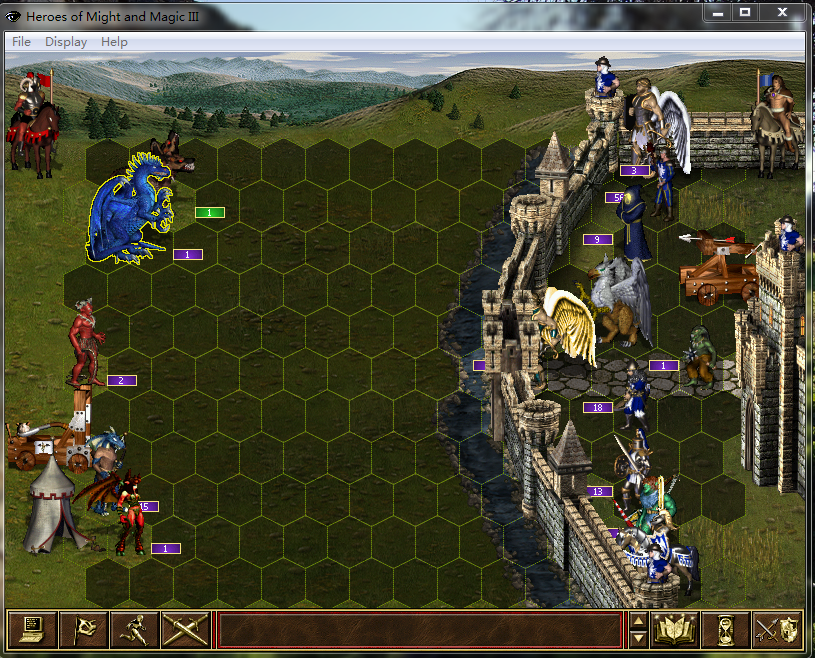Screen dimensions: 815x658
Task: Choose Wait with the hourglass button
Action: [x=726, y=629]
